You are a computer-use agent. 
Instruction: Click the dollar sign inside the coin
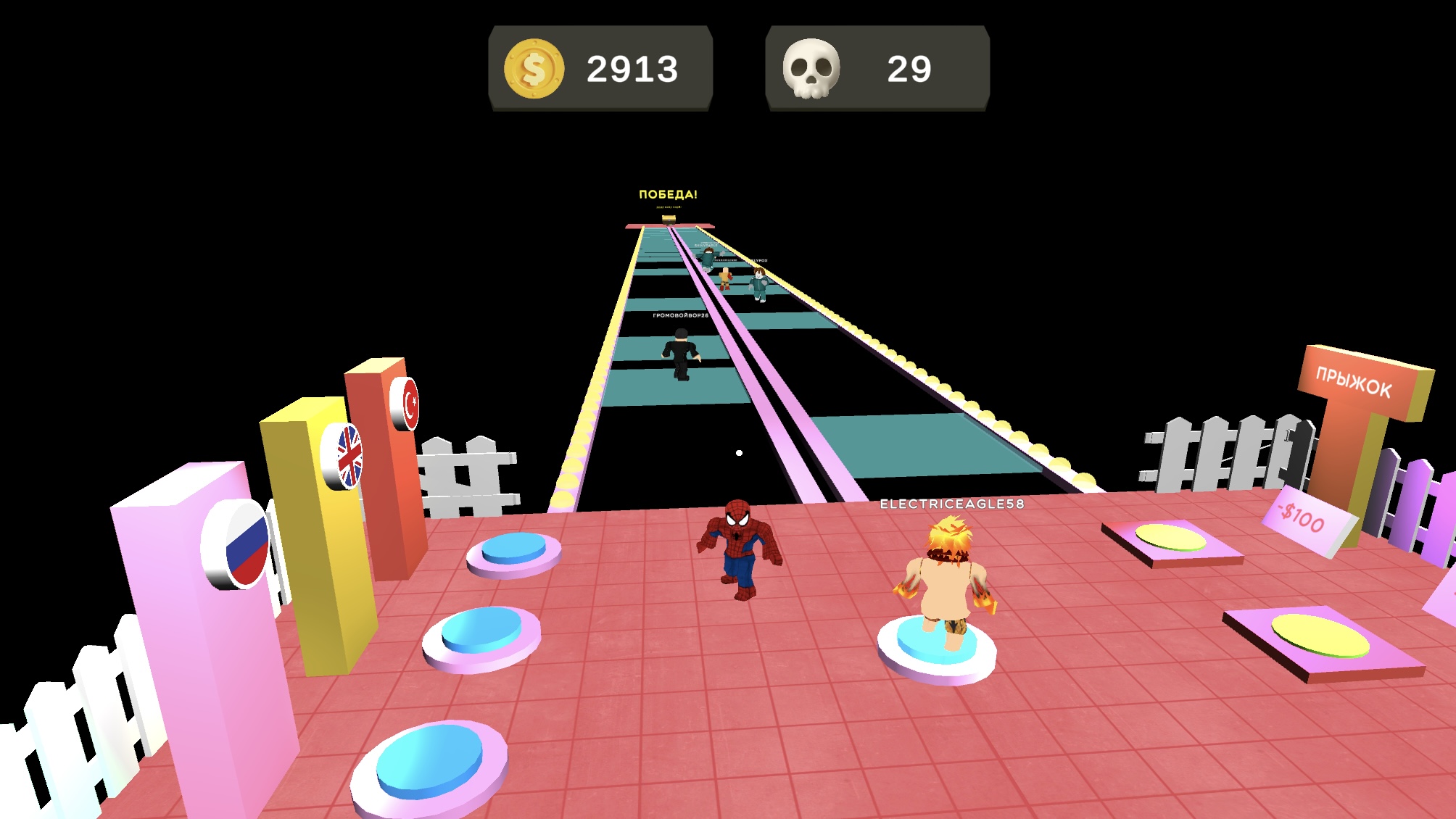pos(534,70)
